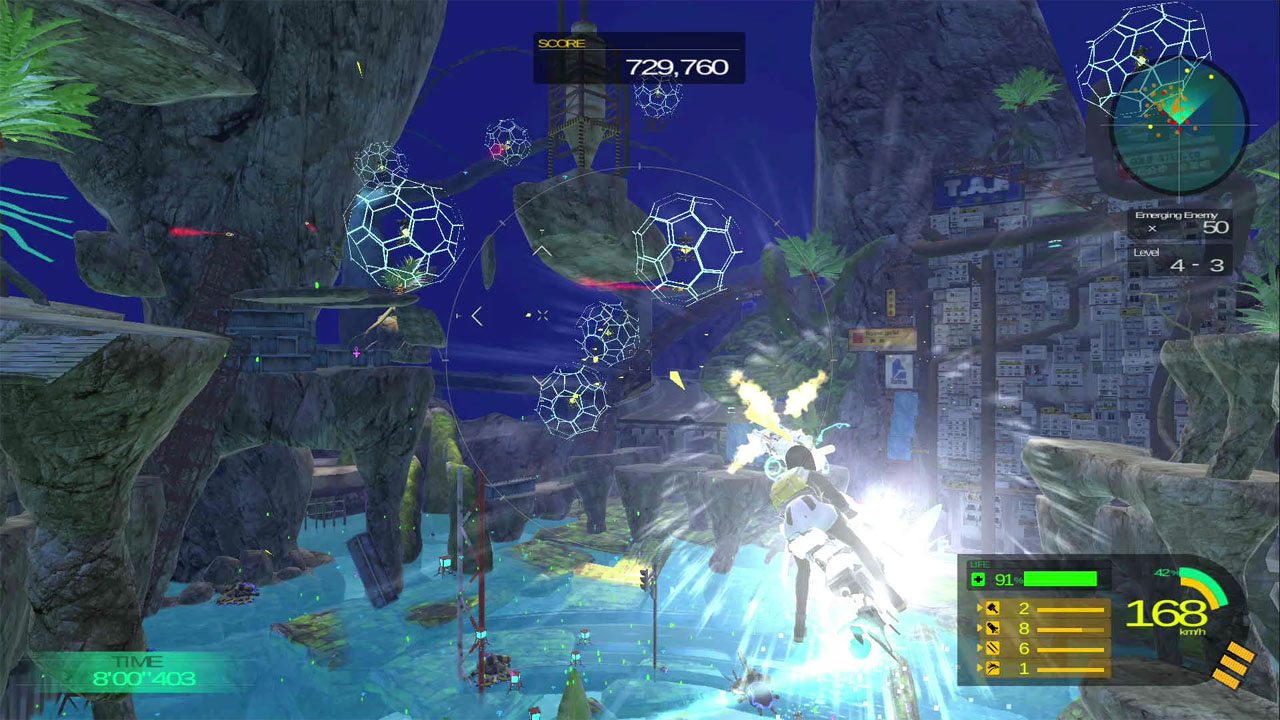The height and width of the screenshot is (720, 1280).
Task: Select the SCORE header tab
Action: pyautogui.click(x=562, y=44)
